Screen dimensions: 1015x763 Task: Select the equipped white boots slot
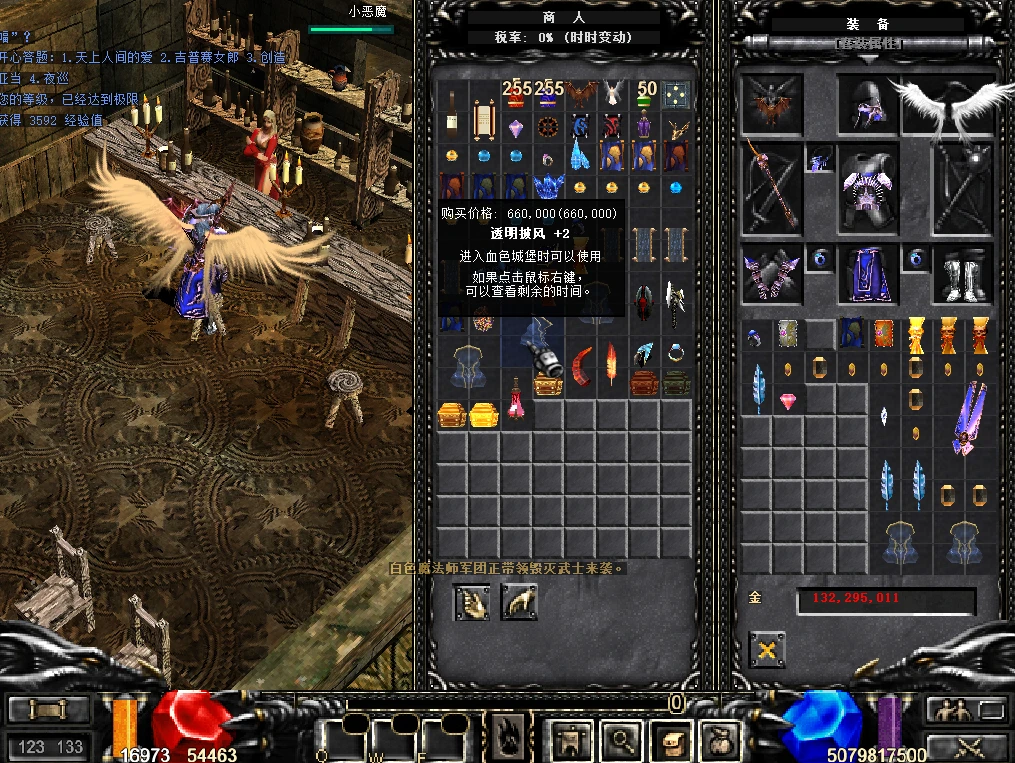pyautogui.click(x=962, y=274)
